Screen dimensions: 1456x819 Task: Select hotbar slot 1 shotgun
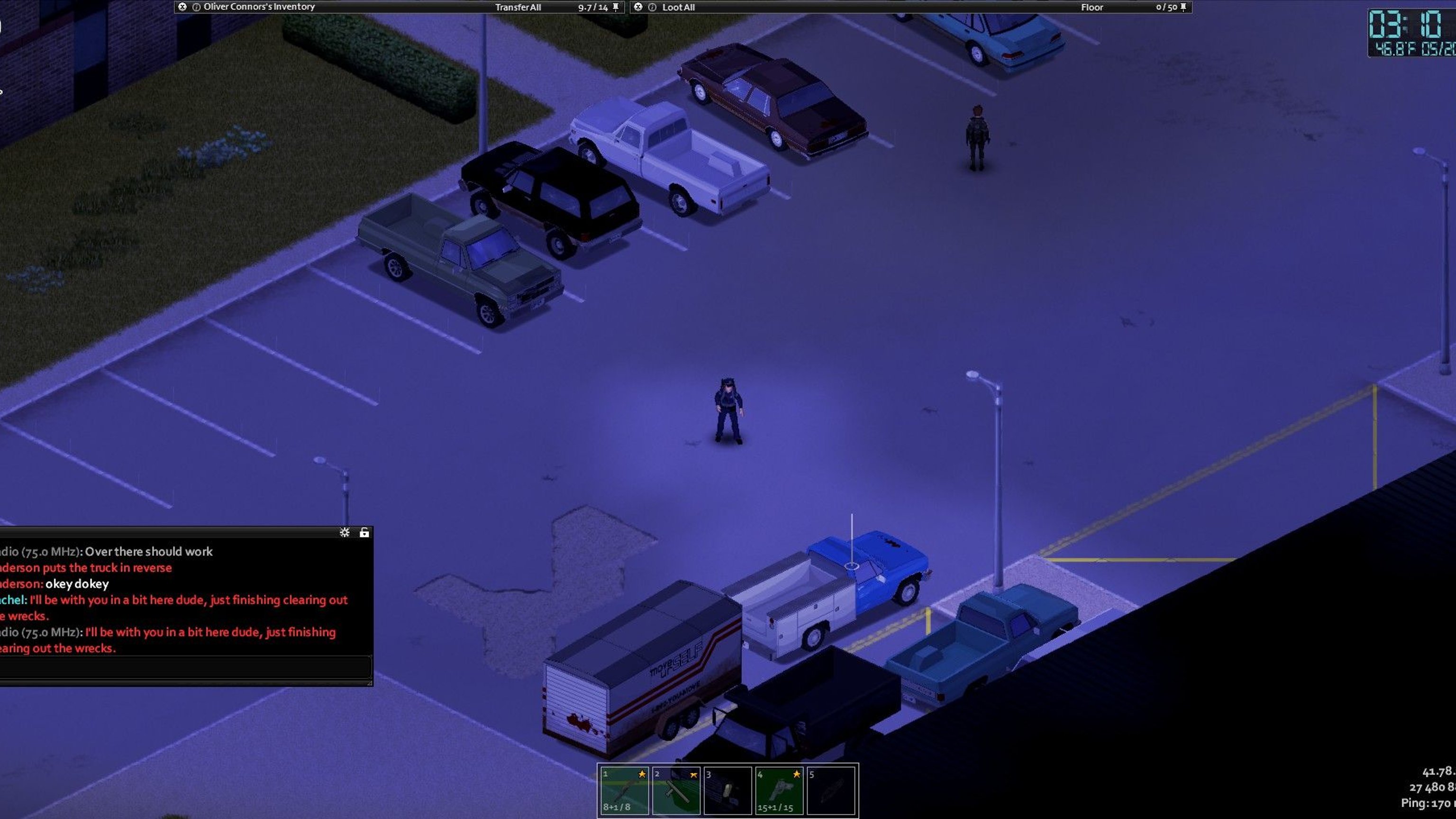pyautogui.click(x=624, y=790)
